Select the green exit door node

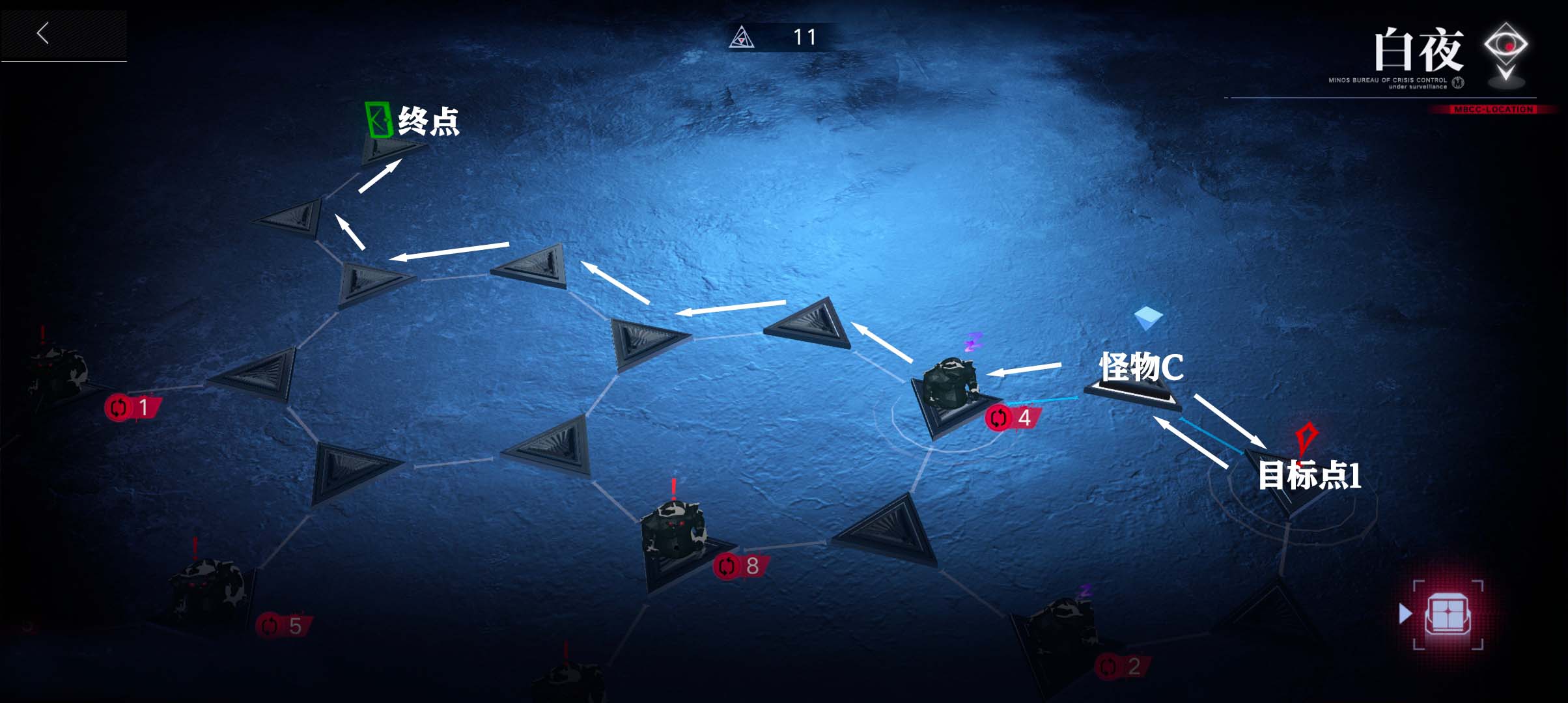[x=378, y=121]
